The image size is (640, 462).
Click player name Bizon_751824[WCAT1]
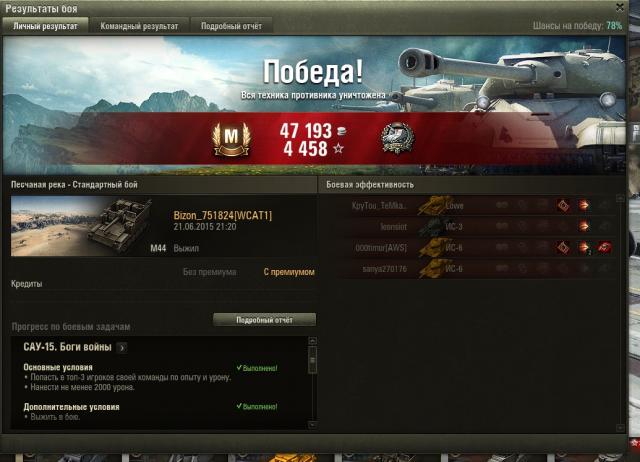[x=222, y=216]
